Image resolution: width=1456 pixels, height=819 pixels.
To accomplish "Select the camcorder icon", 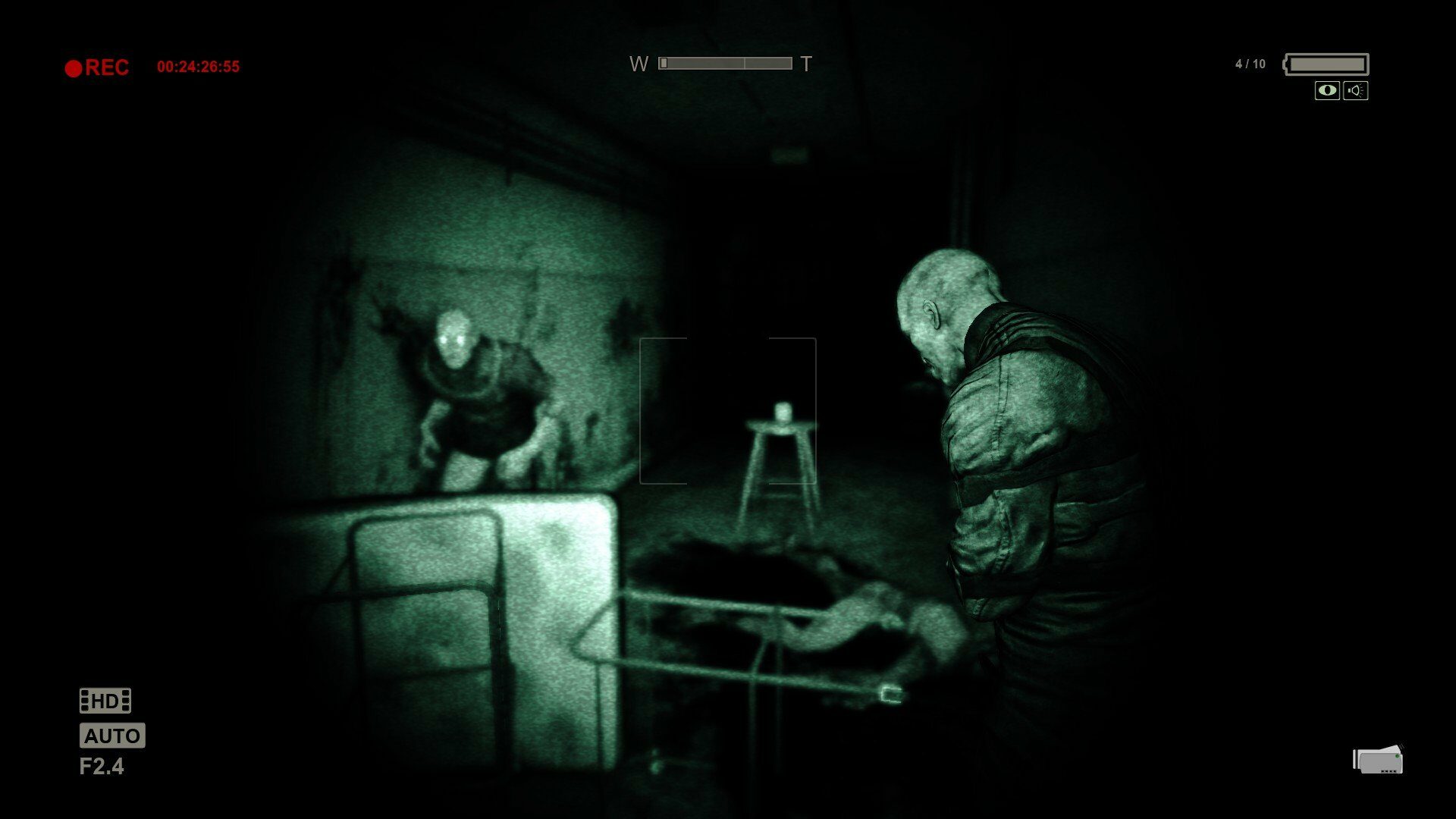I will click(1378, 760).
